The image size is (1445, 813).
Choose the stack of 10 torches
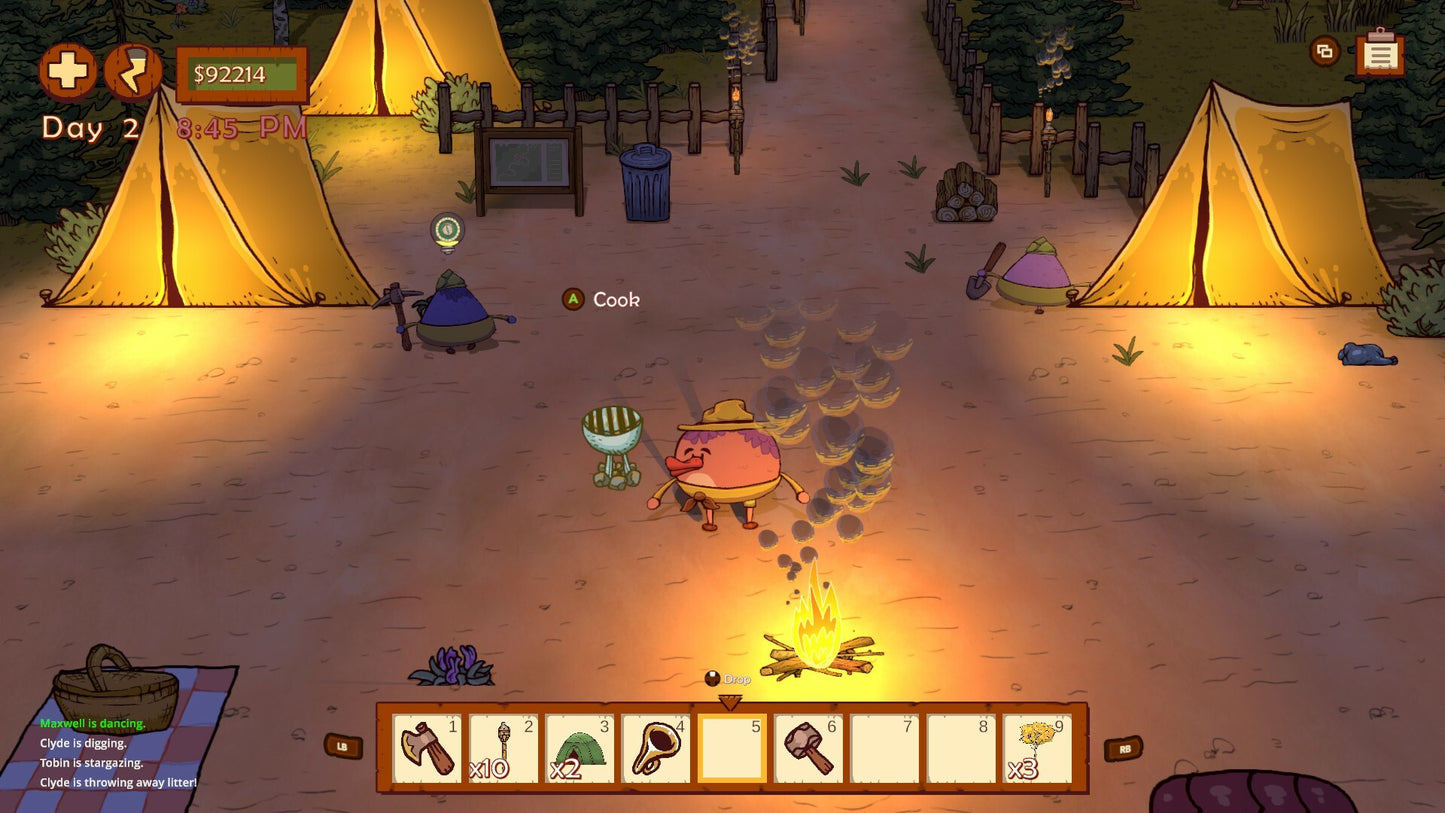point(503,748)
